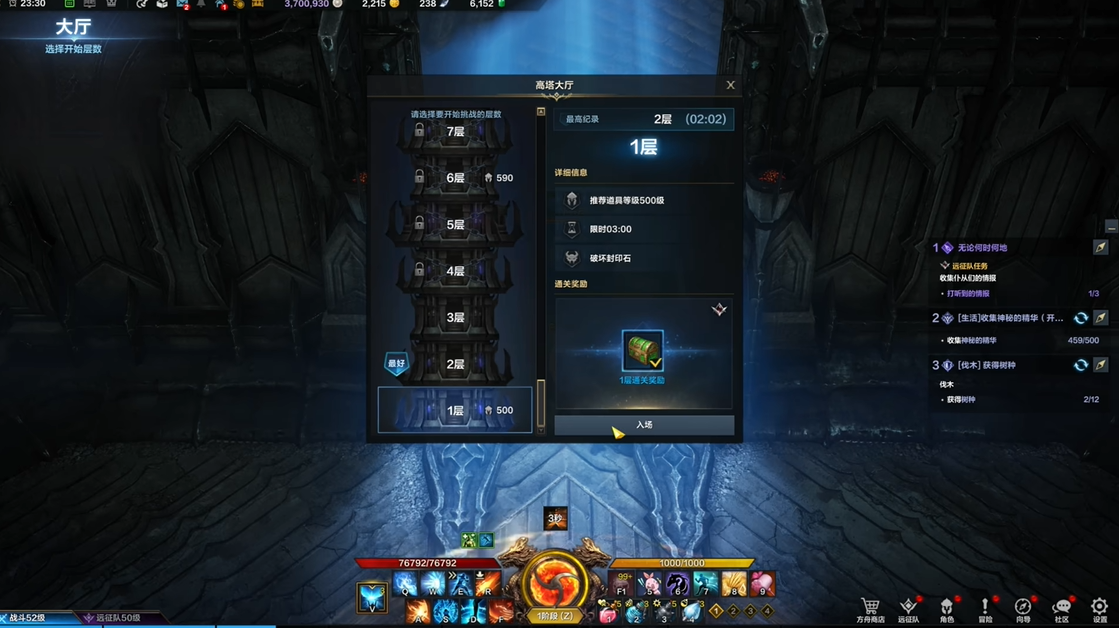Activate the pink heart item in slot 9

point(762,584)
